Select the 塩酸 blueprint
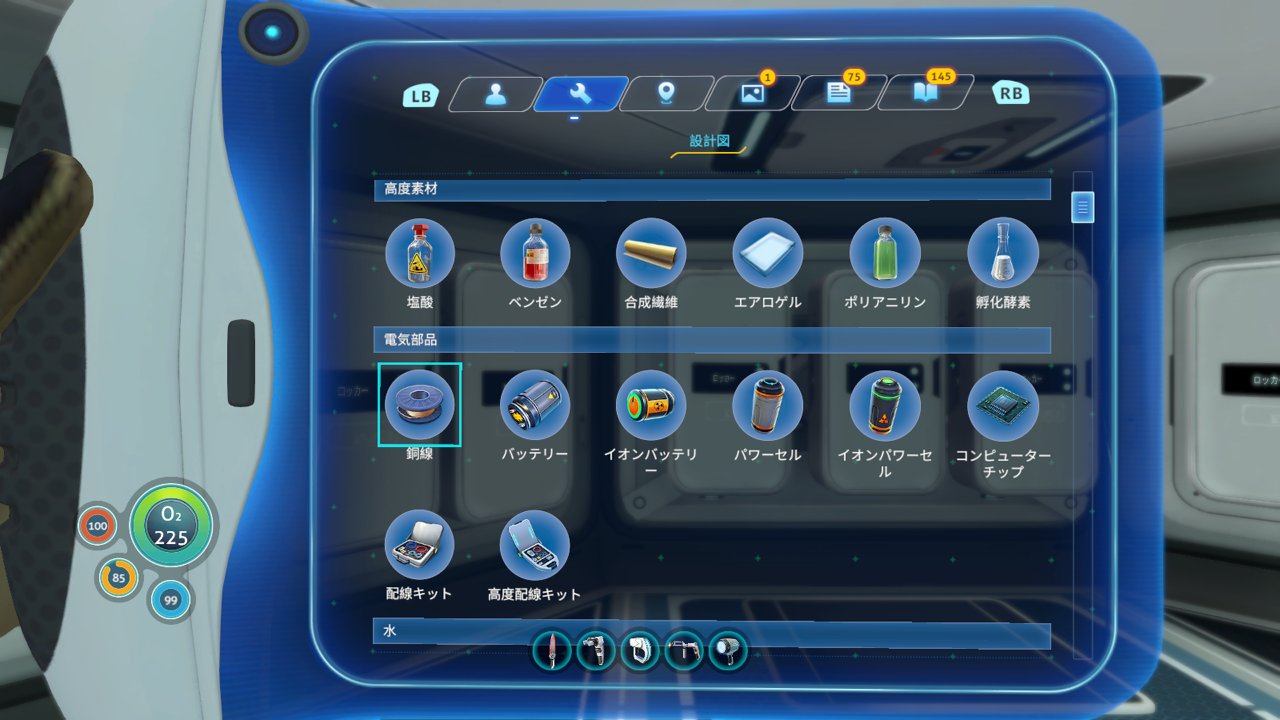The width and height of the screenshot is (1280, 720). 419,253
